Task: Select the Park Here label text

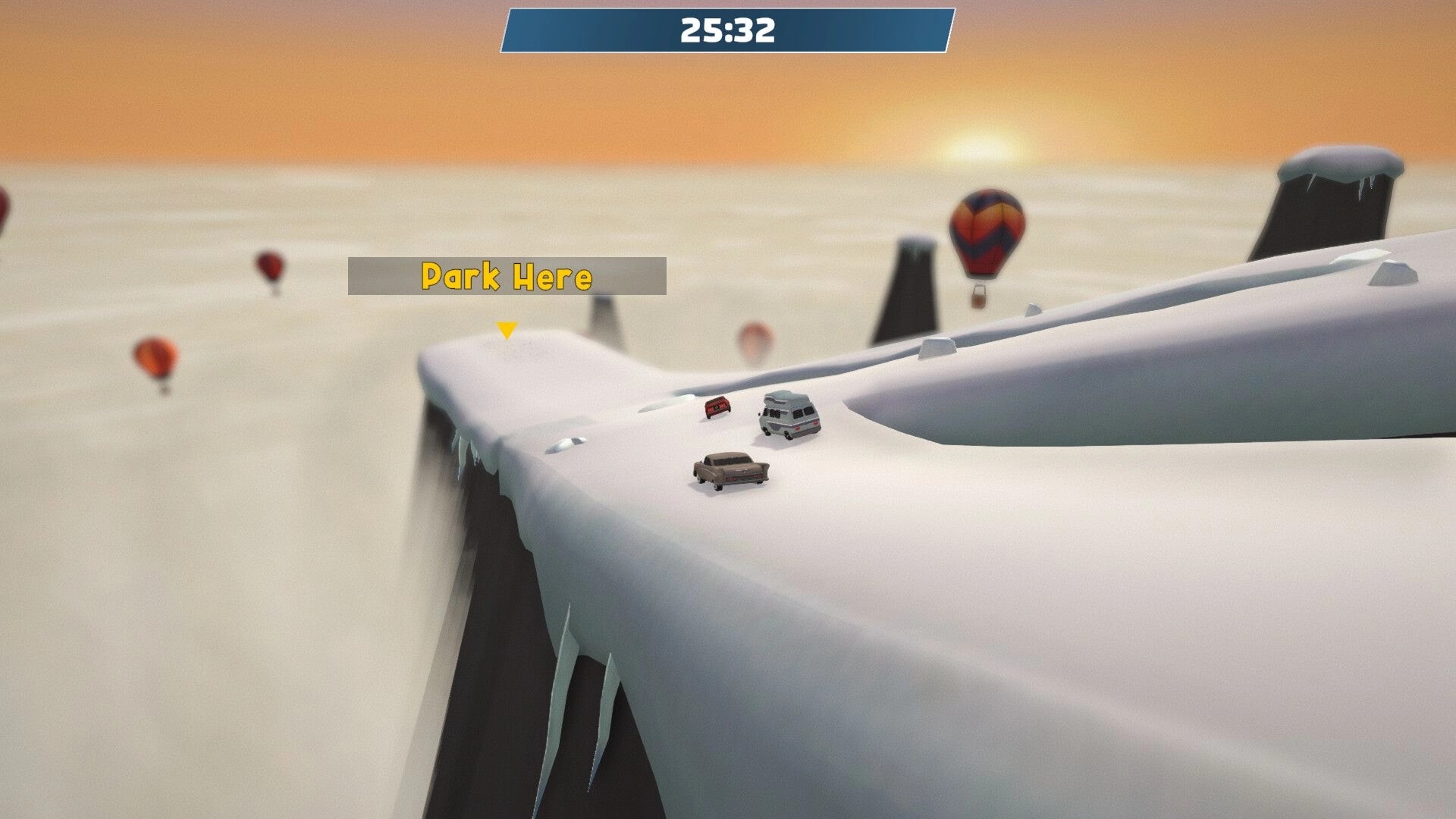Action: (505, 277)
